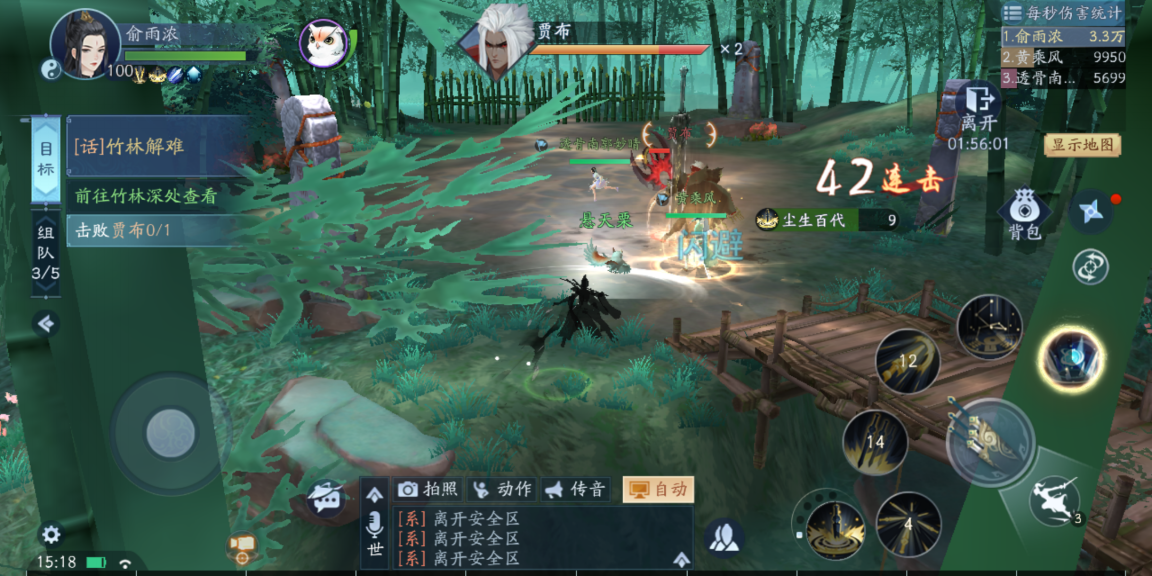Use the glowing blue orb skill
Screen dimensions: 1152x576
[x=1070, y=358]
